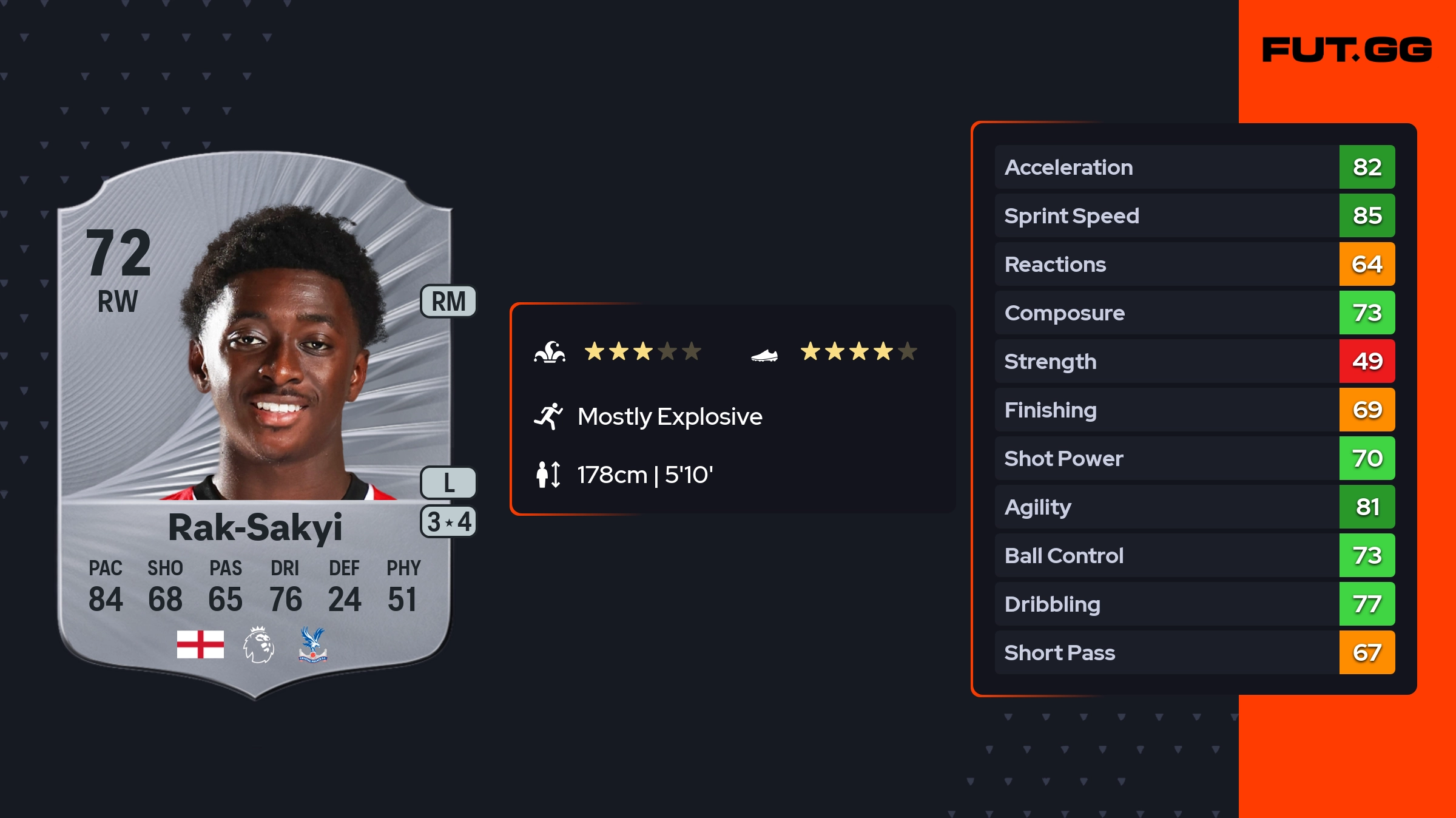Screen dimensions: 1456x818
Task: Click the Premier League lion badge
Action: click(258, 644)
